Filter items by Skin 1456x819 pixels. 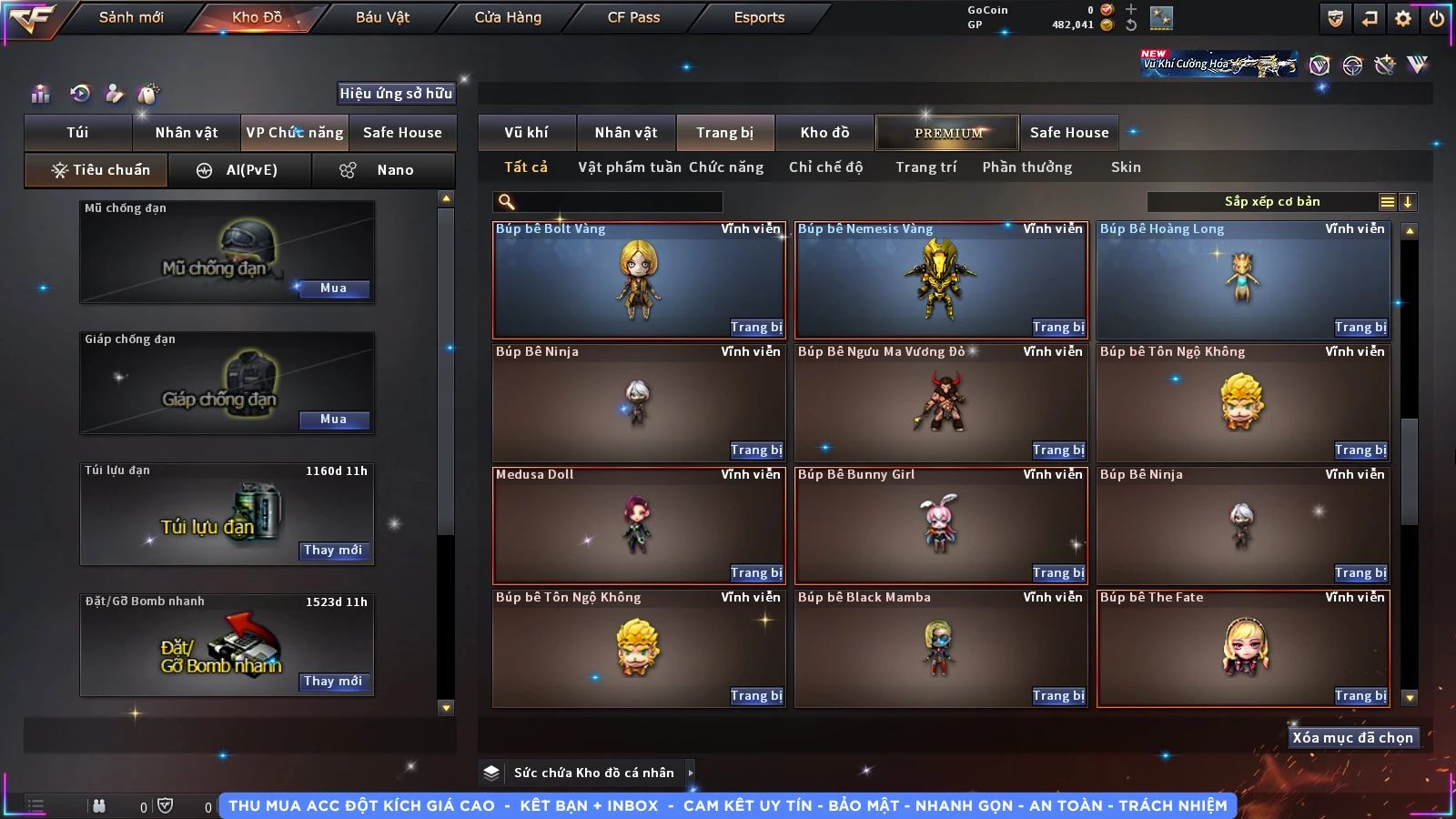click(1125, 167)
